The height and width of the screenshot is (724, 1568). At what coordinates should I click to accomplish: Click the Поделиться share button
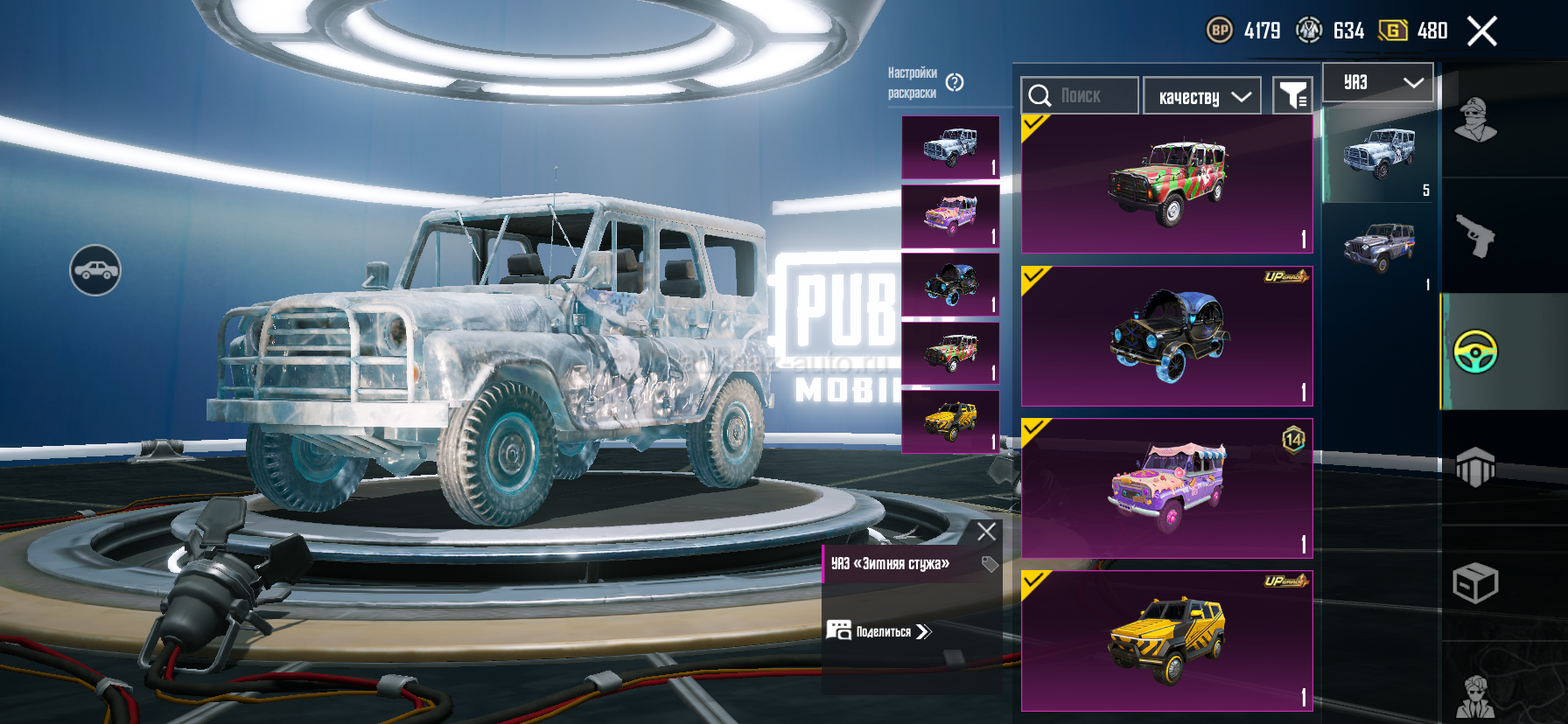pyautogui.click(x=880, y=631)
